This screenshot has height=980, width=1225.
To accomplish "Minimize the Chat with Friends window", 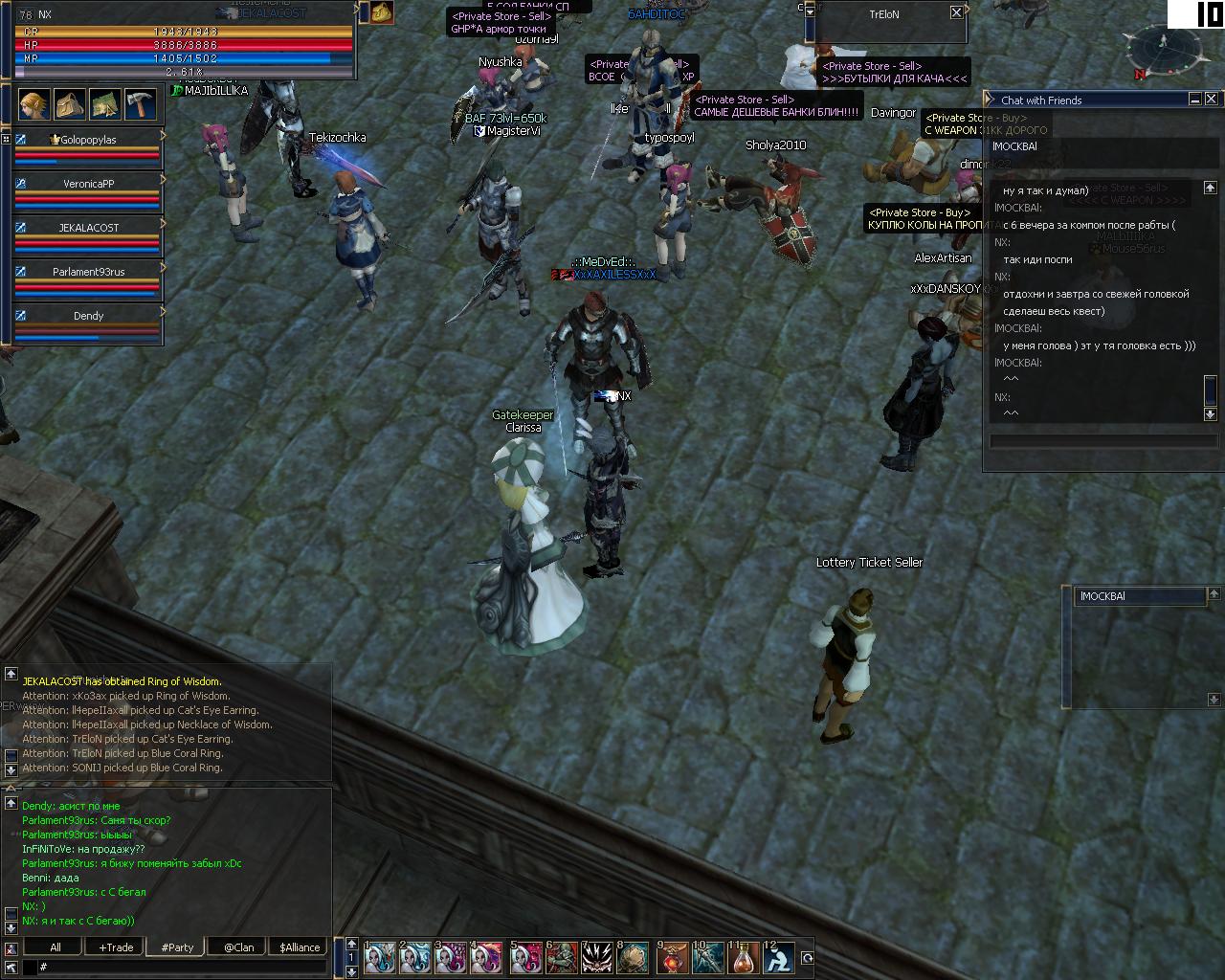I will point(1195,99).
